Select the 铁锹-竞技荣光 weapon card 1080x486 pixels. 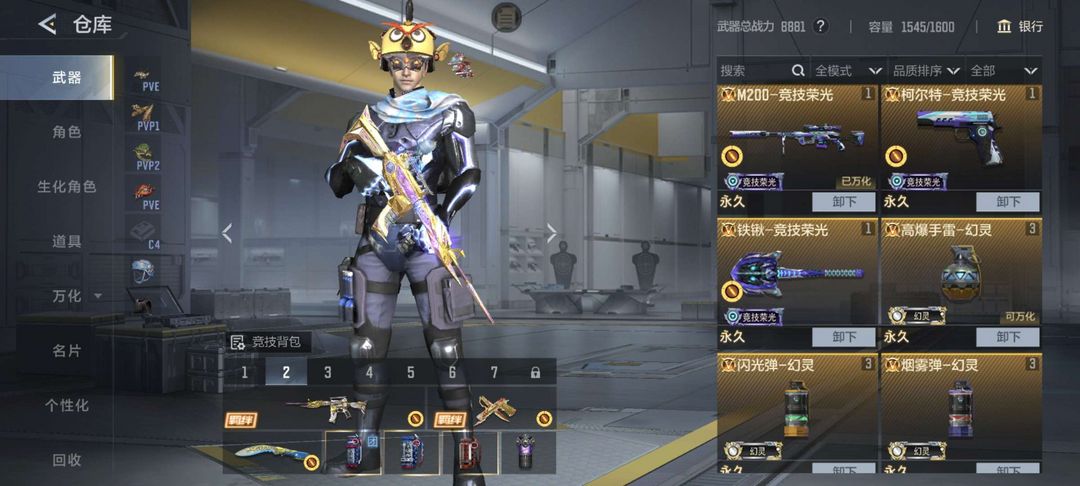click(x=797, y=270)
